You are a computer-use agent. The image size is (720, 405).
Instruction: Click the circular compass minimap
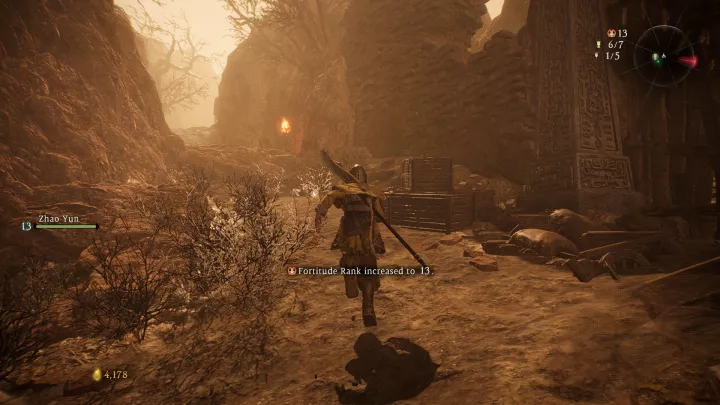pos(663,55)
